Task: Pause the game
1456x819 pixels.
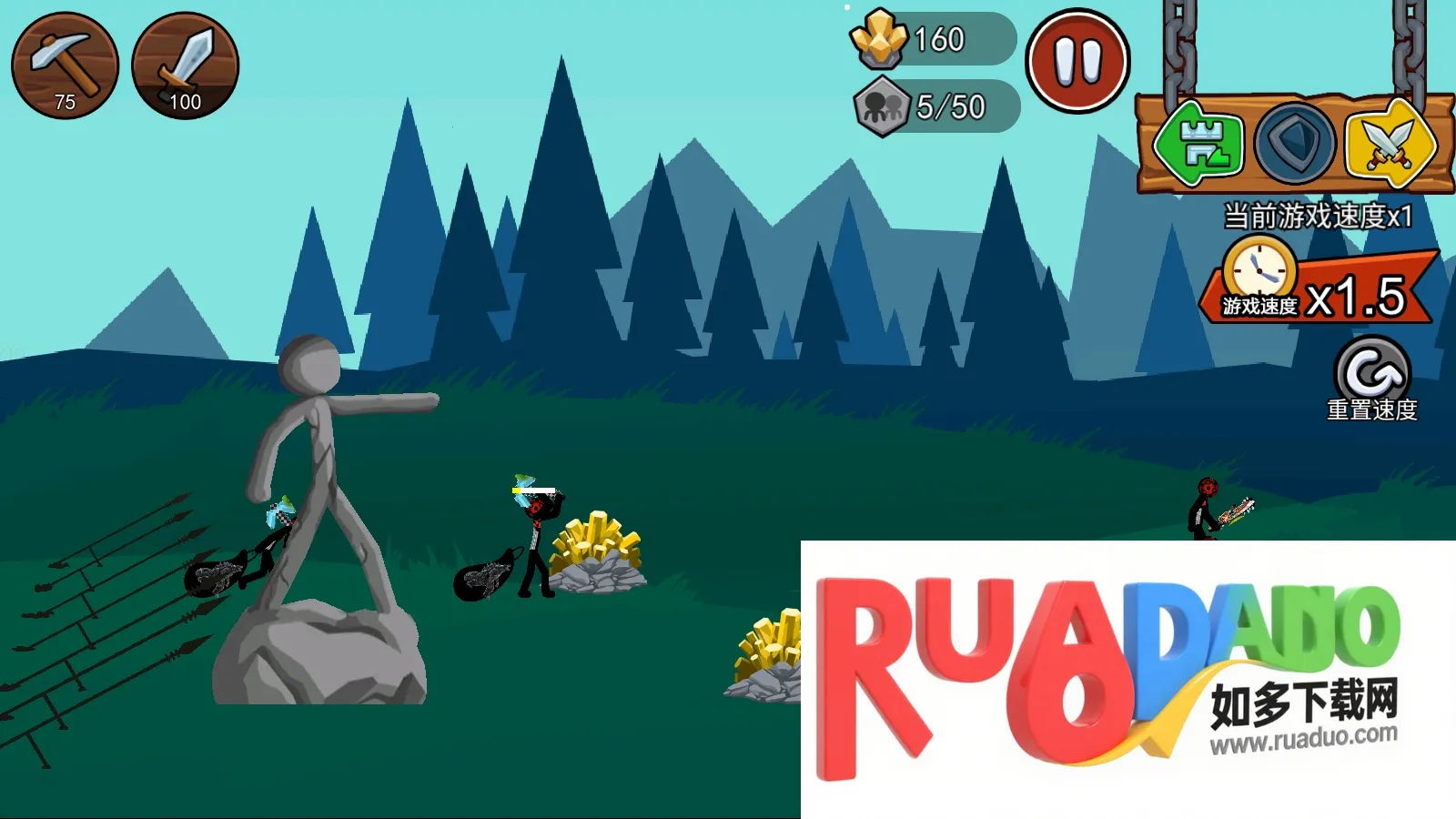Action: click(1077, 61)
